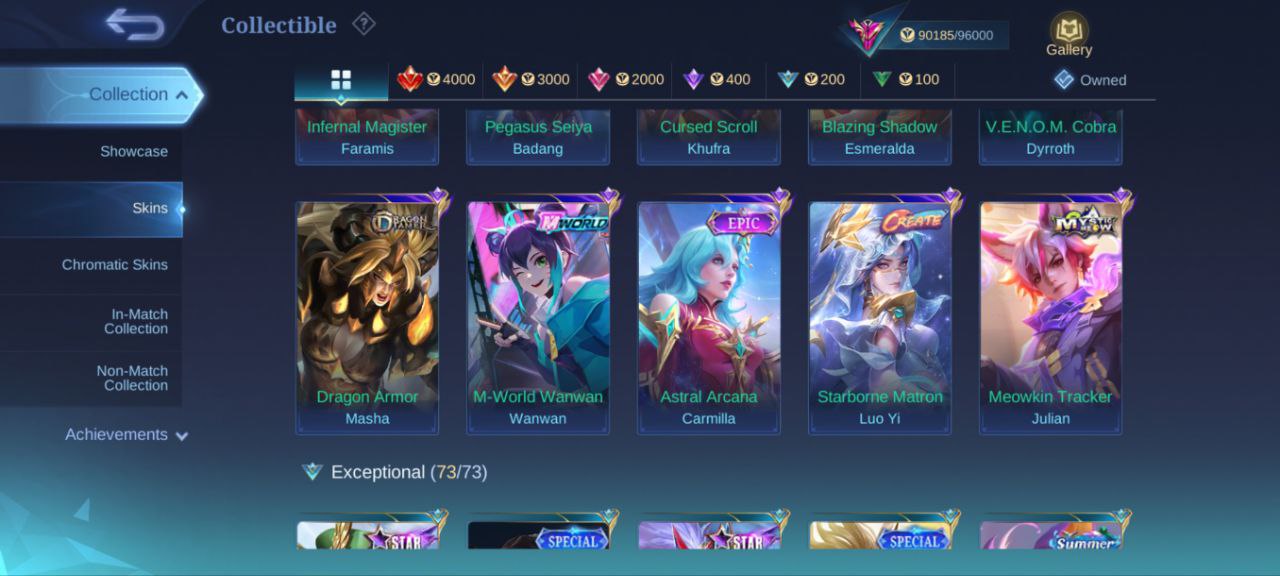Filter by the 4000-point tier
The height and width of the screenshot is (576, 1280).
coord(436,79)
